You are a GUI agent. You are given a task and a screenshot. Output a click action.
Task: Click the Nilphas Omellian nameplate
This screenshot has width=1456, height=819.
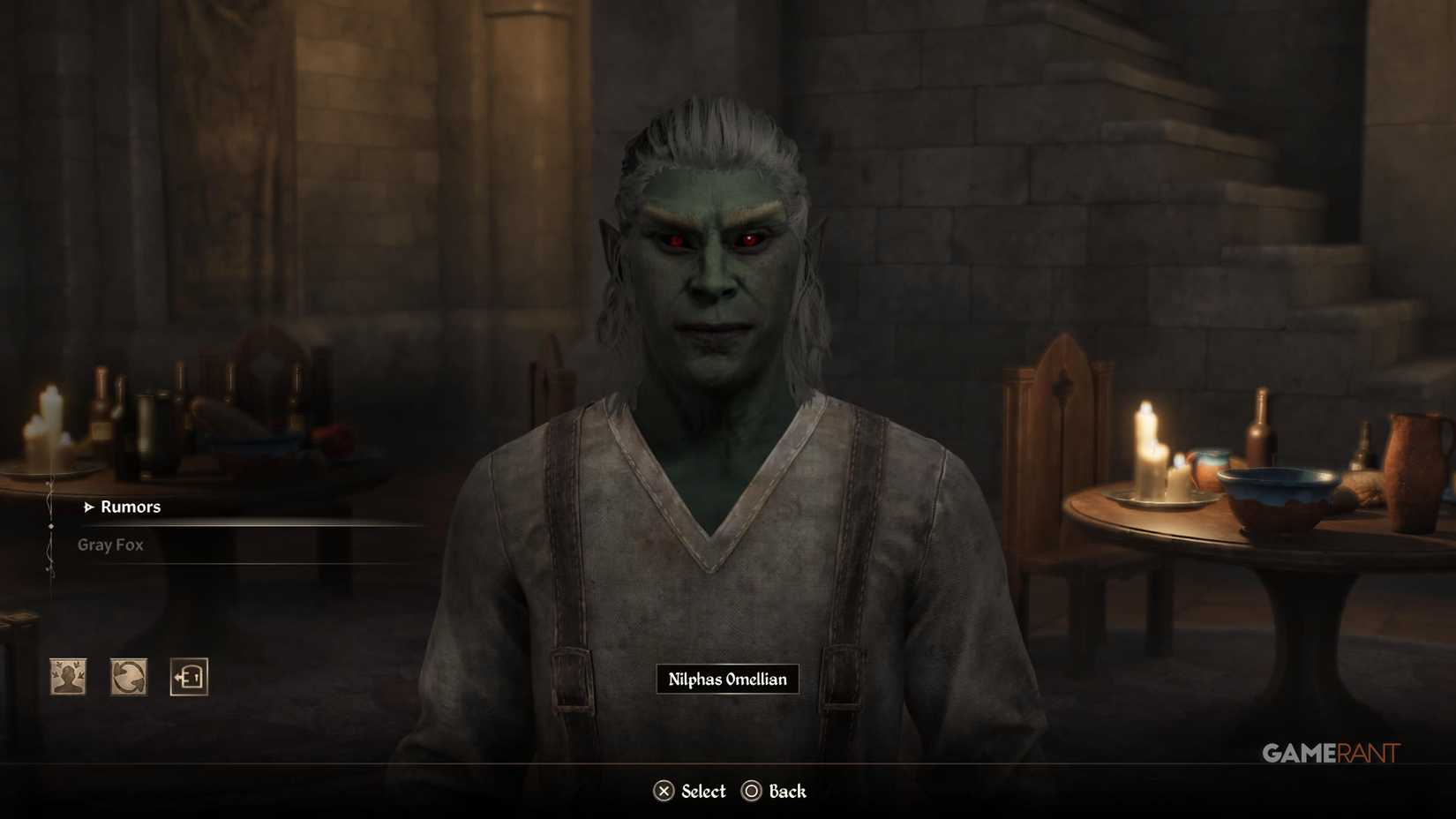tap(727, 680)
